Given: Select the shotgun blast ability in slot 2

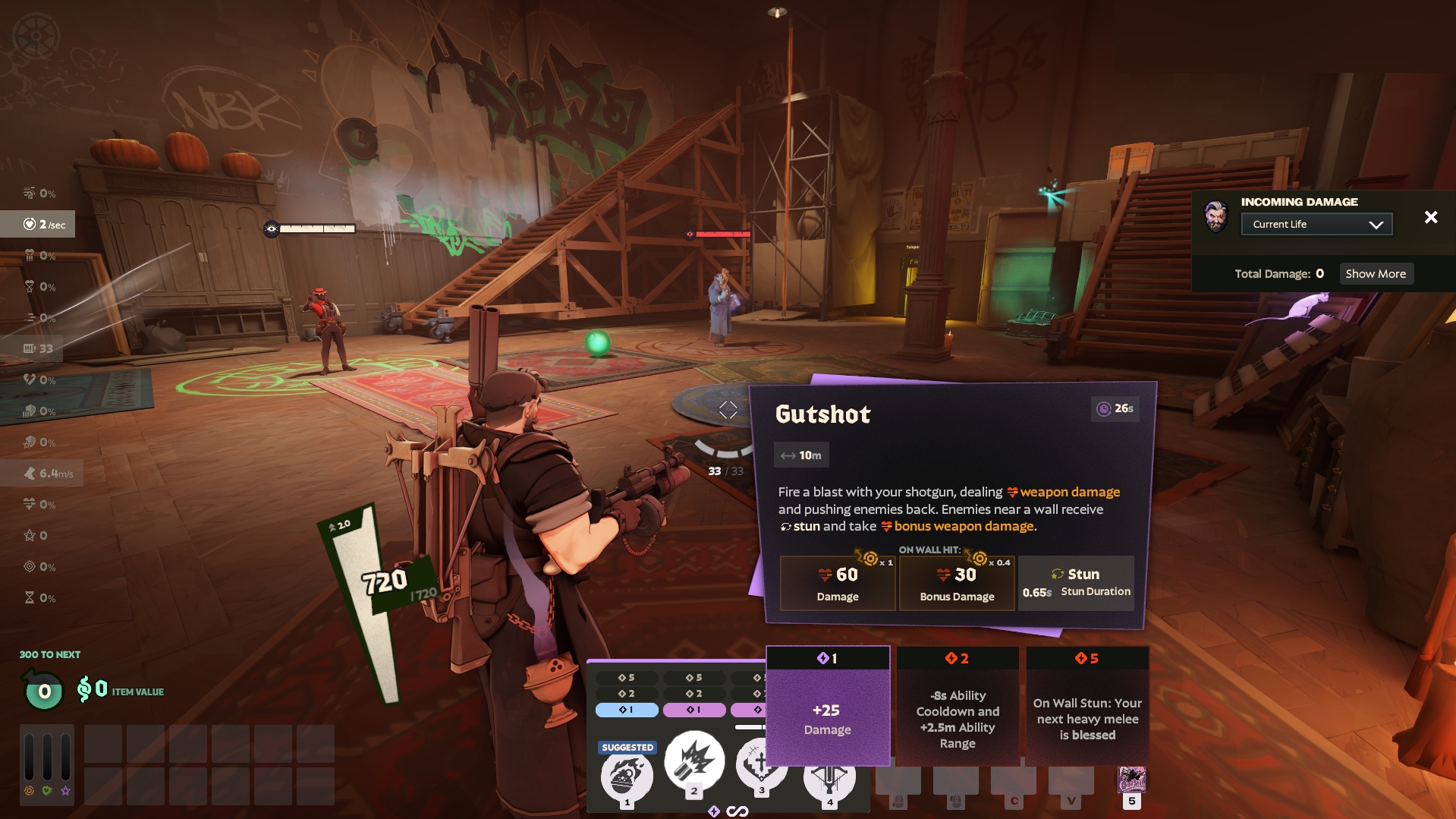Looking at the screenshot, I should tap(693, 761).
